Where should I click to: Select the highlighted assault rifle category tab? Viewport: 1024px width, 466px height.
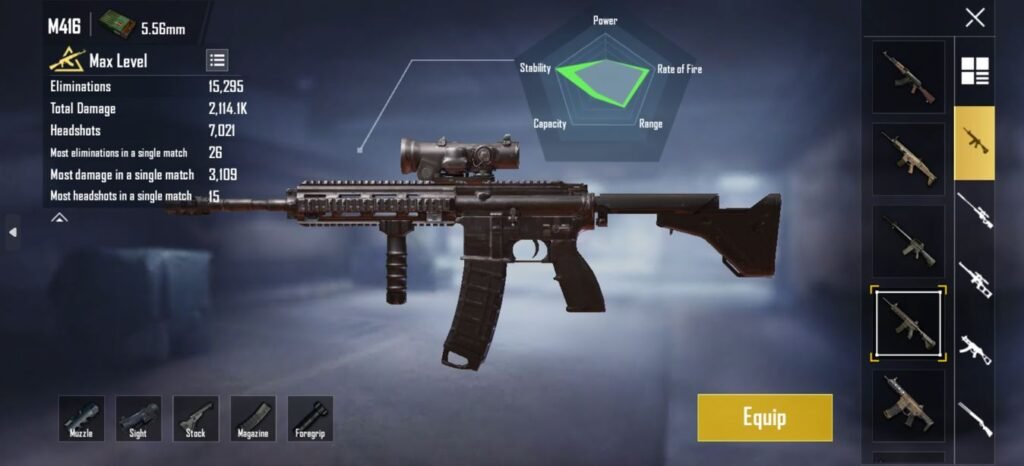coord(974,142)
